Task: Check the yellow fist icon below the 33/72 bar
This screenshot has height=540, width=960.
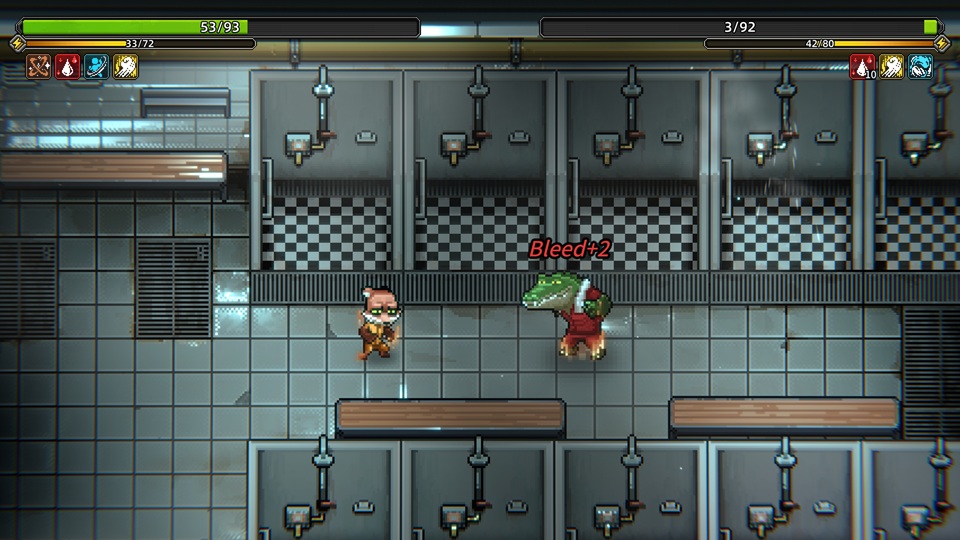Action: (x=125, y=67)
